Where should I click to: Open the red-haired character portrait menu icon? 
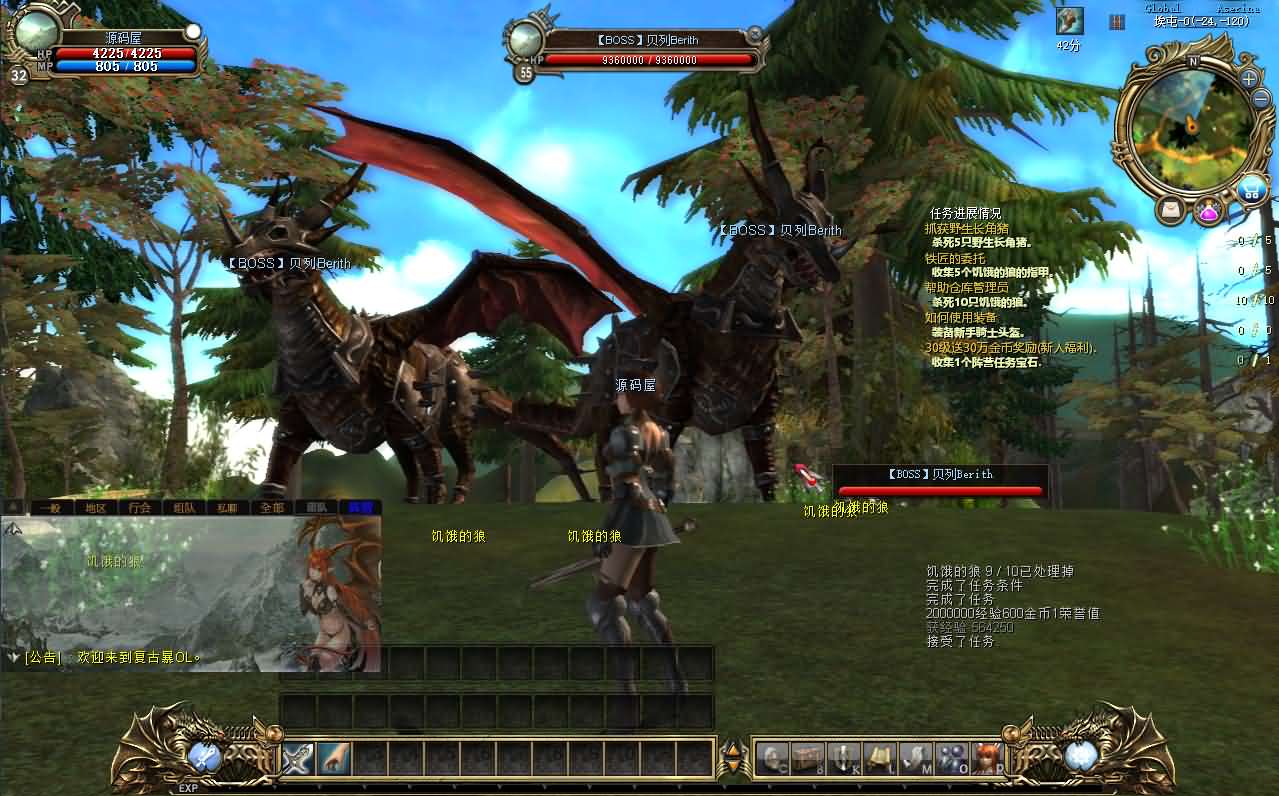pos(986,759)
